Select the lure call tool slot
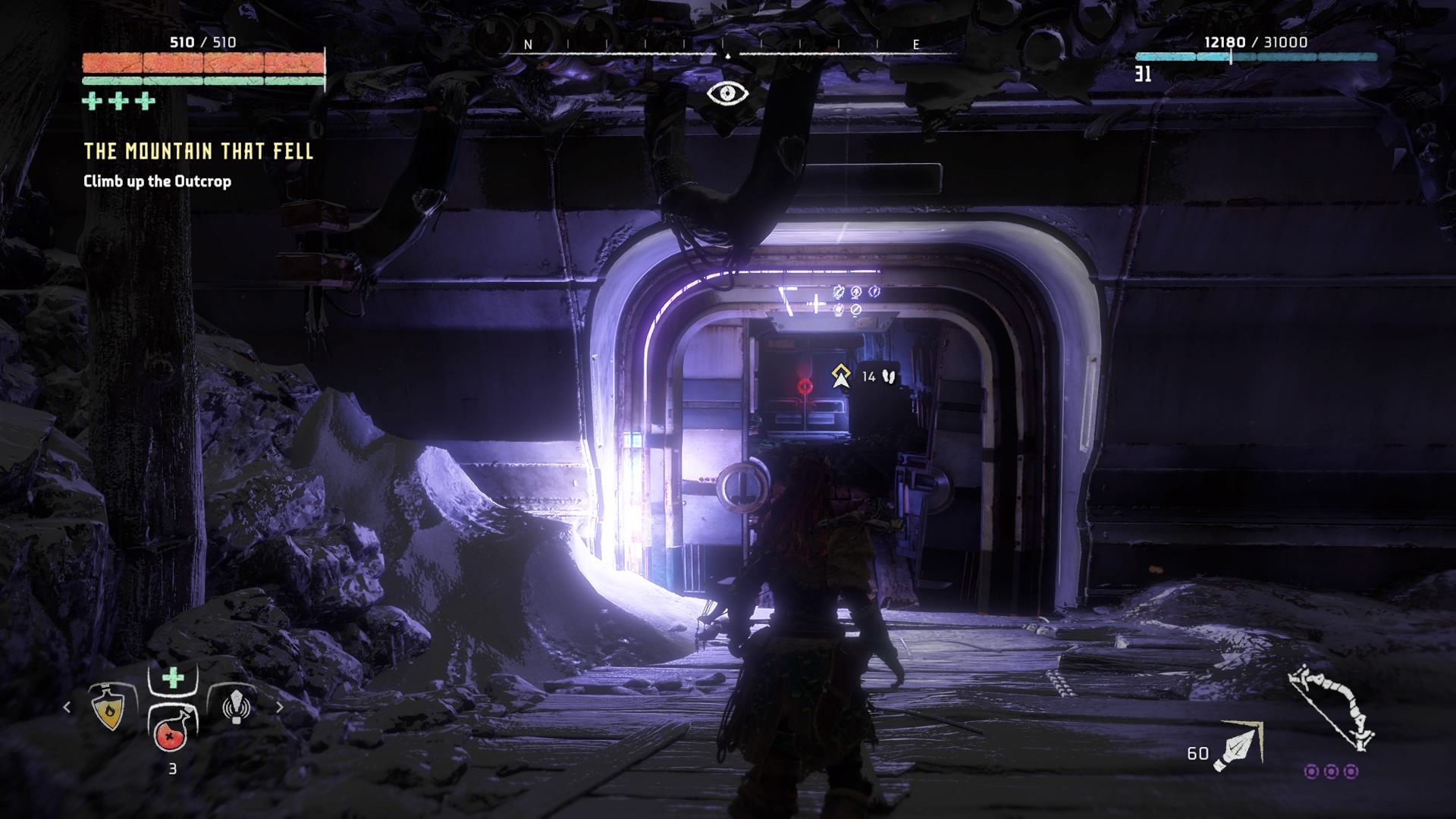This screenshot has height=819, width=1456. (x=236, y=706)
